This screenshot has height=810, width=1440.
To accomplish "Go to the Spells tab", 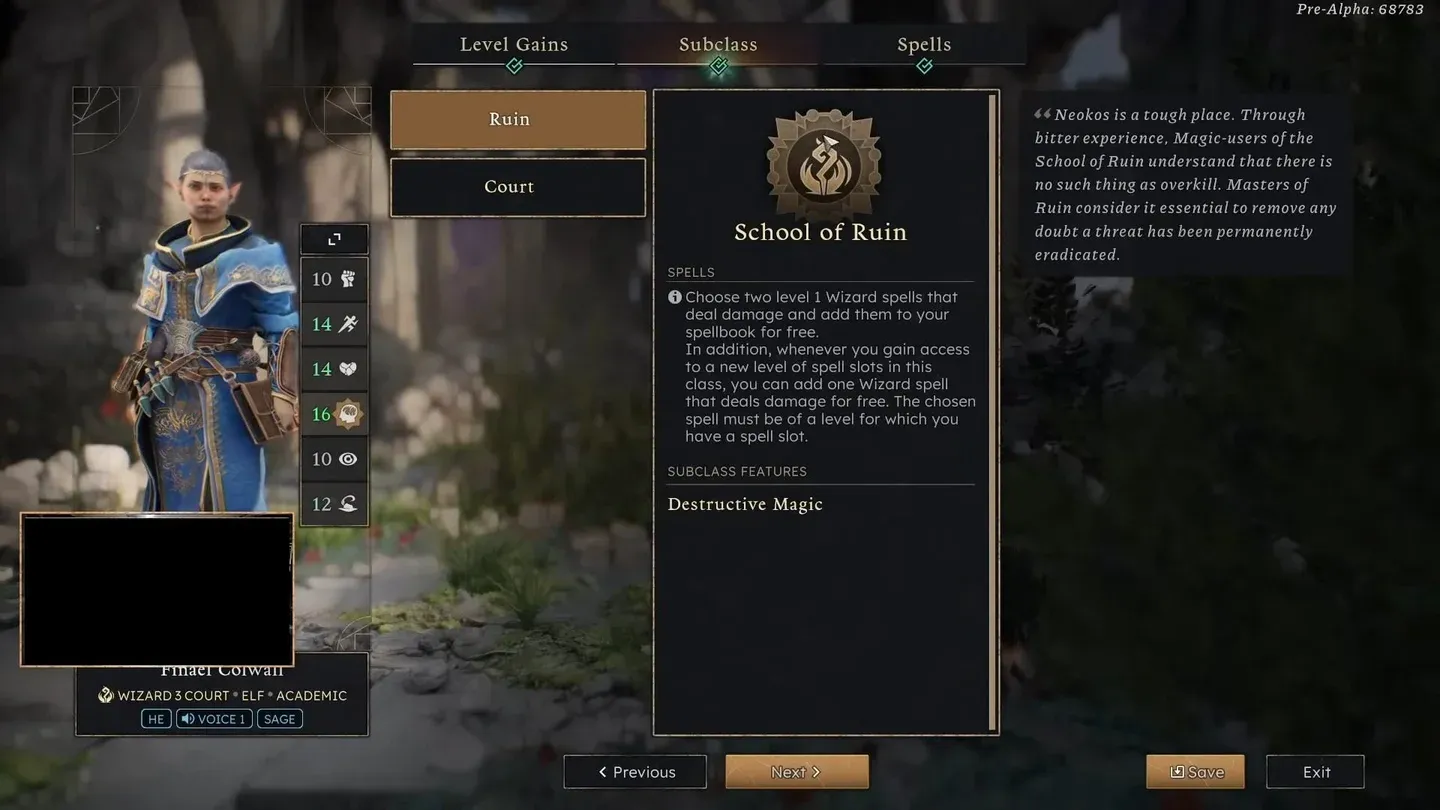I will [924, 45].
